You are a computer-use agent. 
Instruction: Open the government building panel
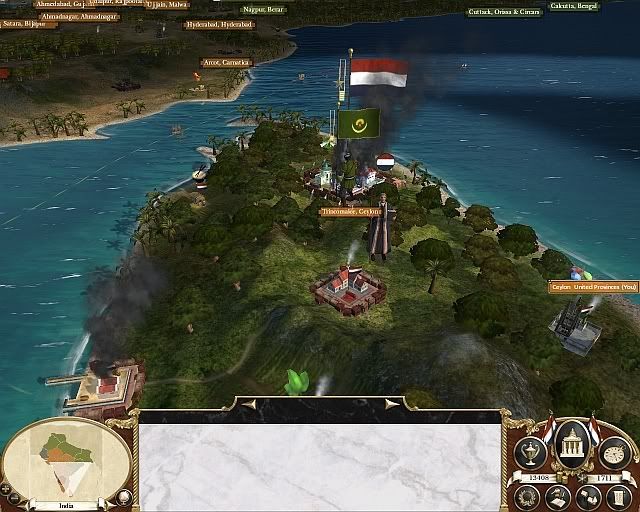[x=571, y=439]
